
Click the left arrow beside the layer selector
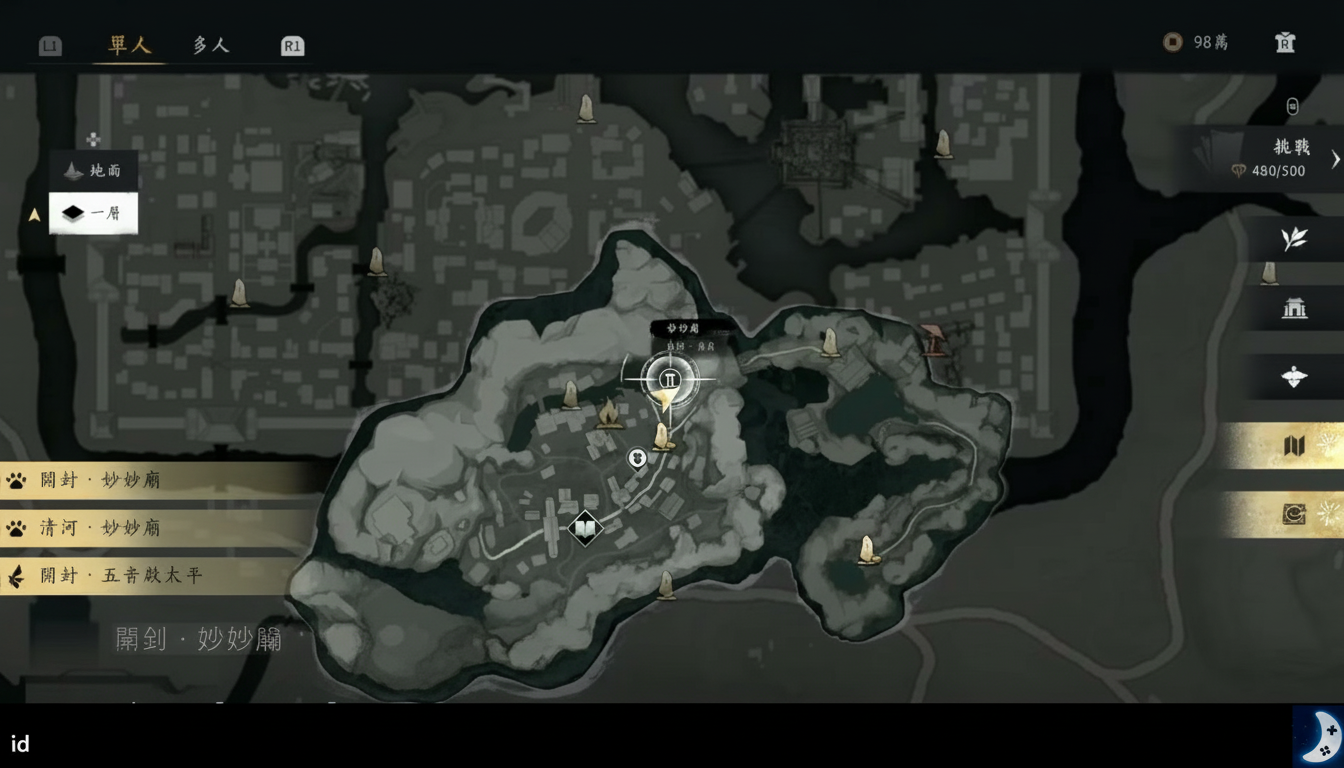coord(33,212)
